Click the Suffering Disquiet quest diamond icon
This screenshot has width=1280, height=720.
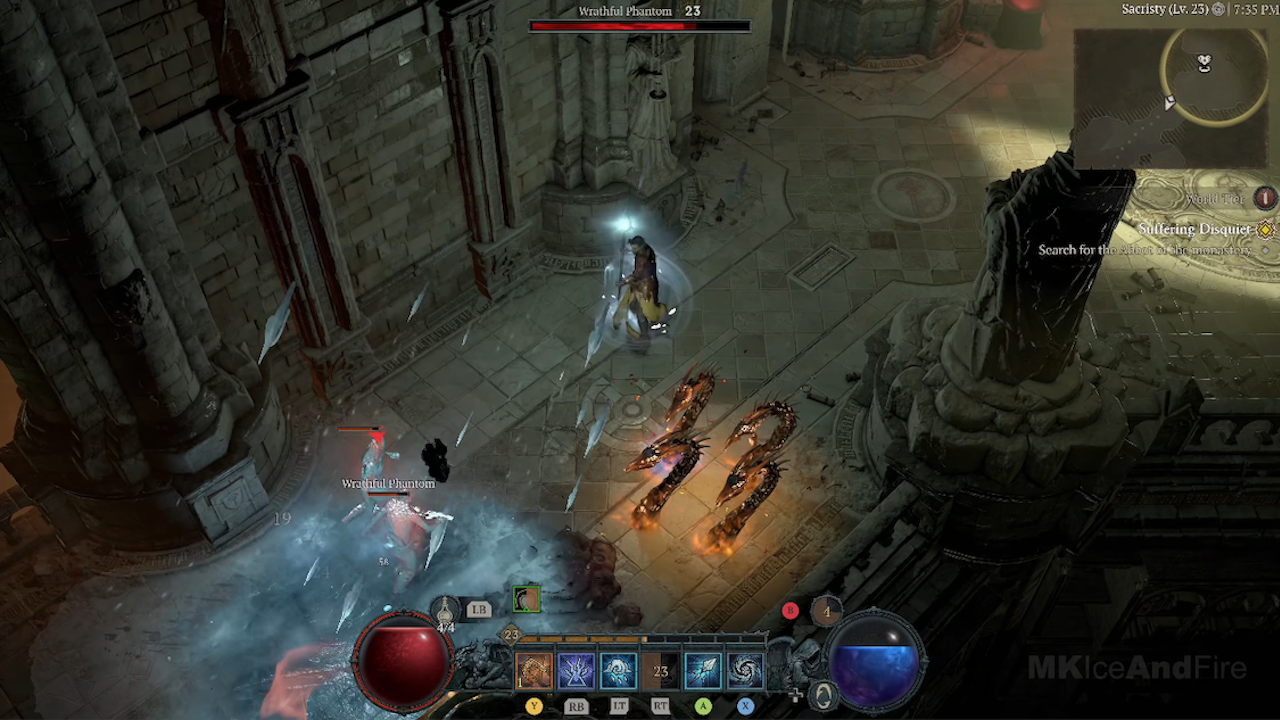[1265, 229]
